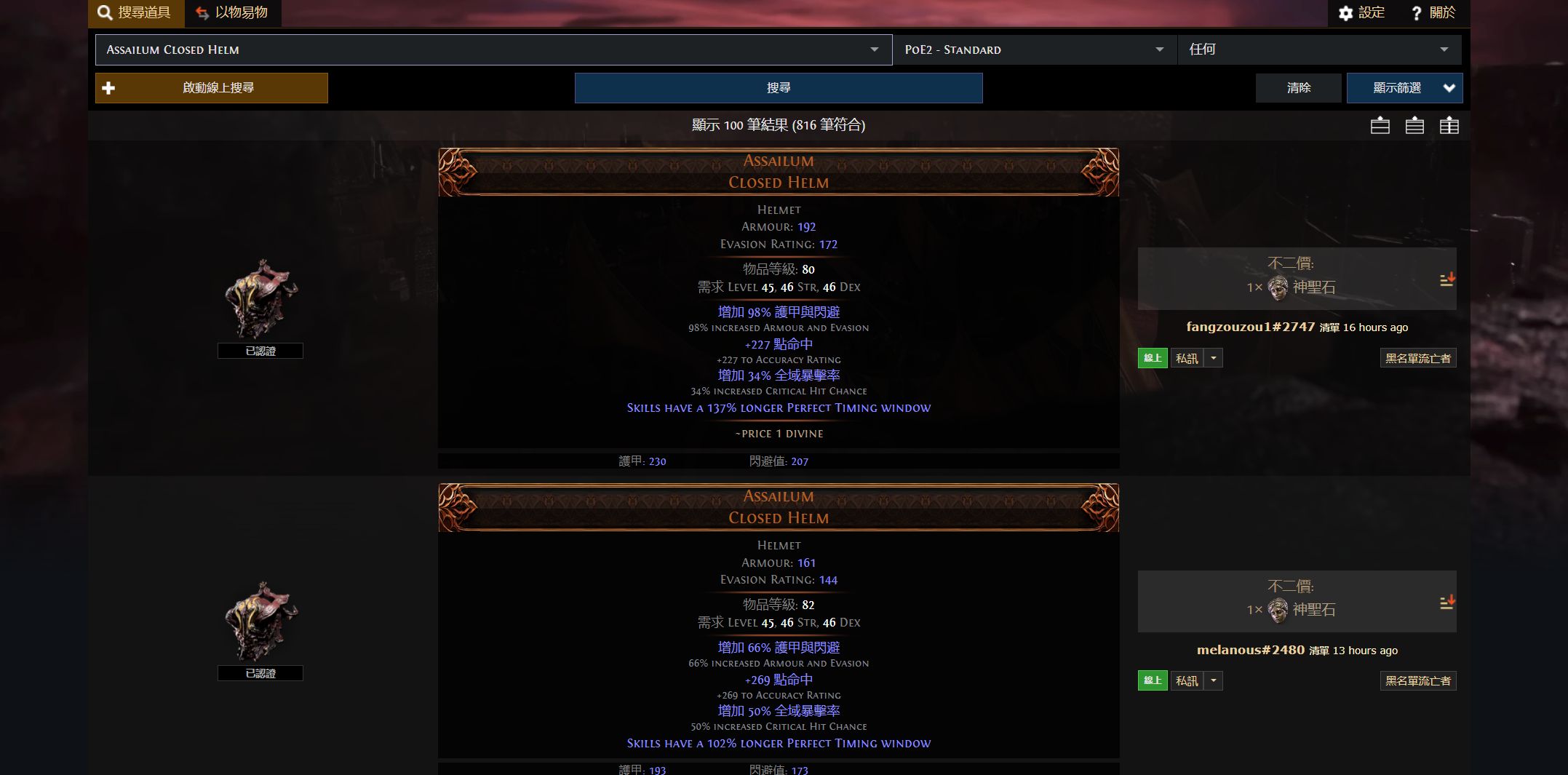Click the 清除 button to reset filters

click(1299, 87)
